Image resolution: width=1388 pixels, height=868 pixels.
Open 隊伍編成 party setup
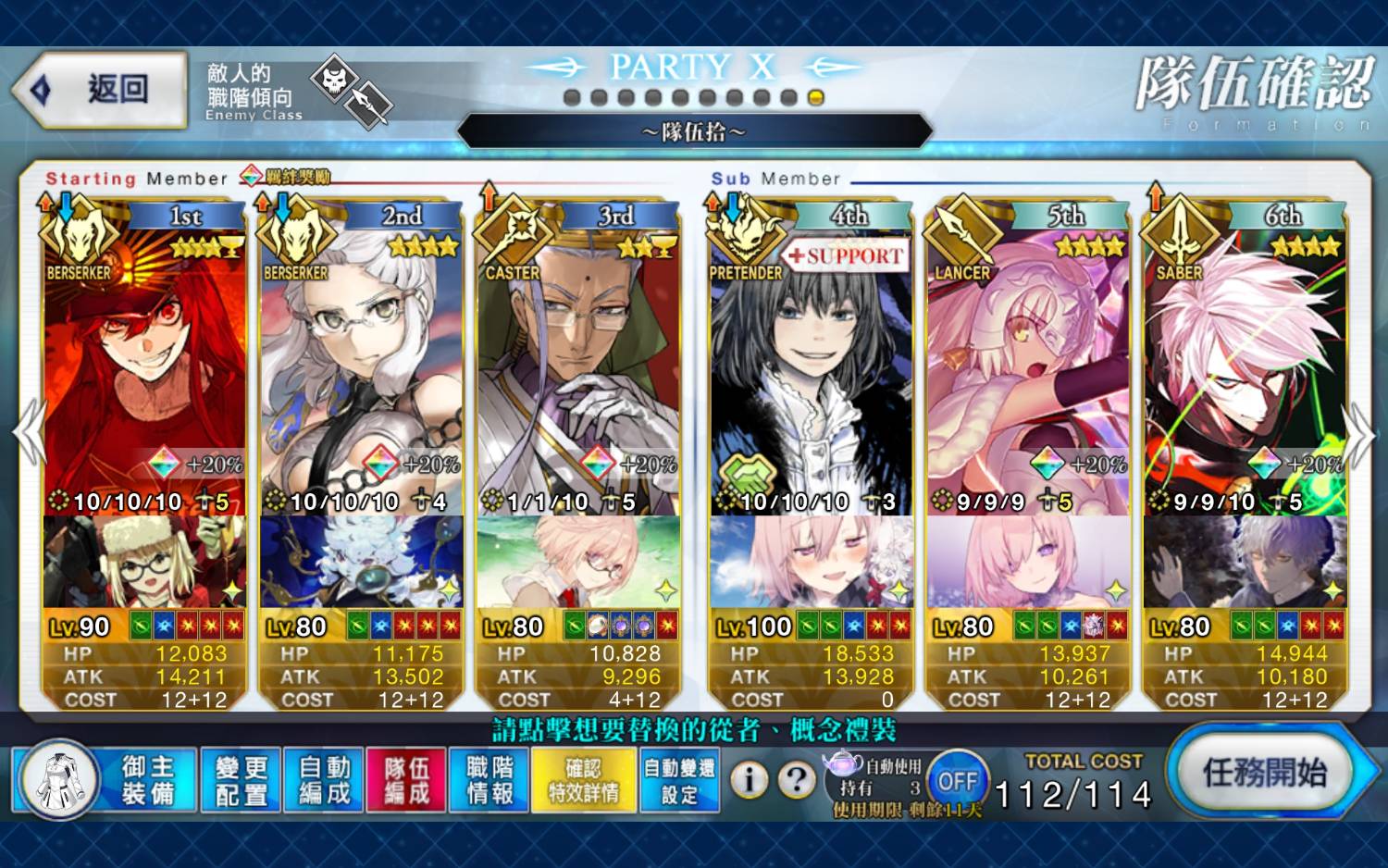point(407,780)
